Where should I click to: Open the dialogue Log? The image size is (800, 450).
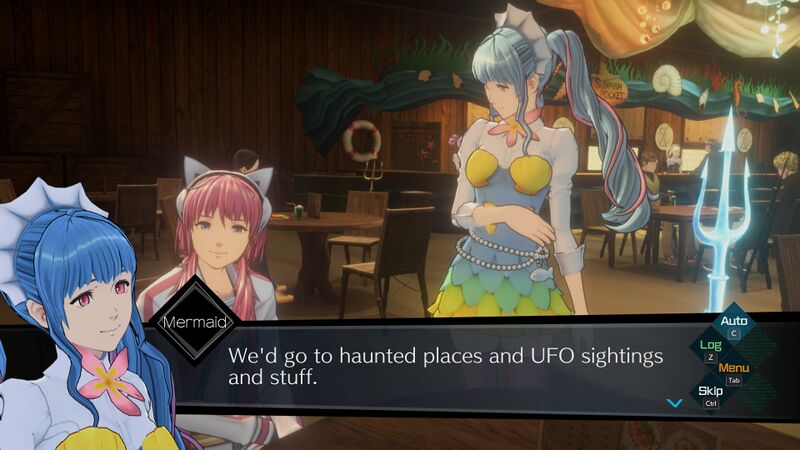pyautogui.click(x=710, y=345)
